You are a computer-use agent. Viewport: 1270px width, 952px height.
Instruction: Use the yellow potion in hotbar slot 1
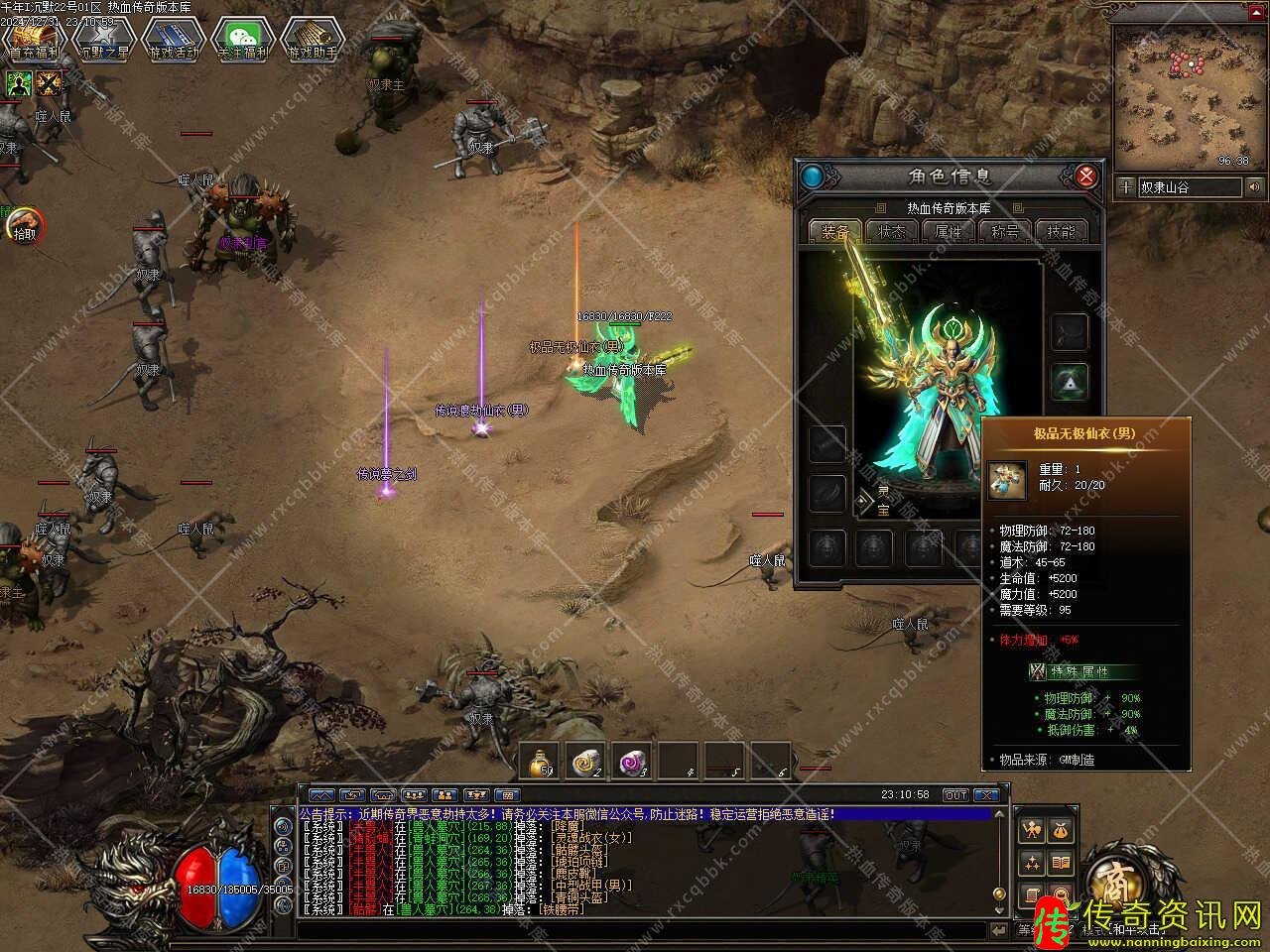point(542,762)
